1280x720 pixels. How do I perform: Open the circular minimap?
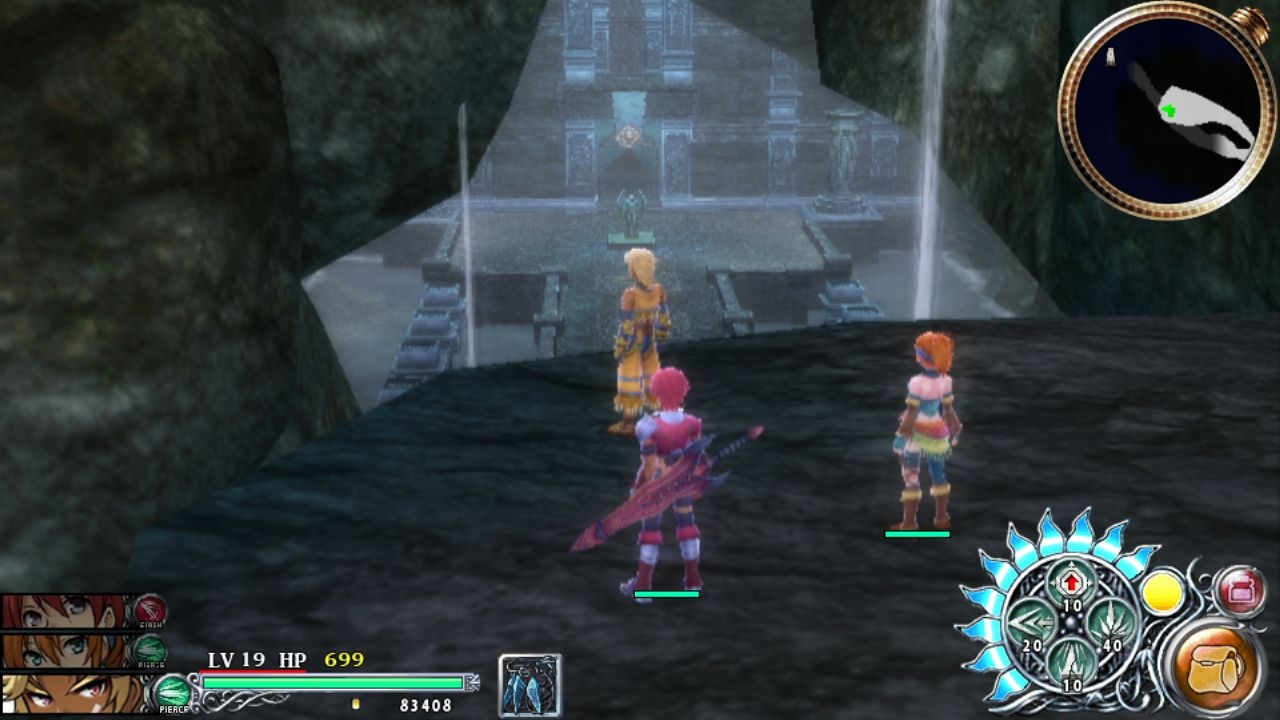tap(1160, 110)
